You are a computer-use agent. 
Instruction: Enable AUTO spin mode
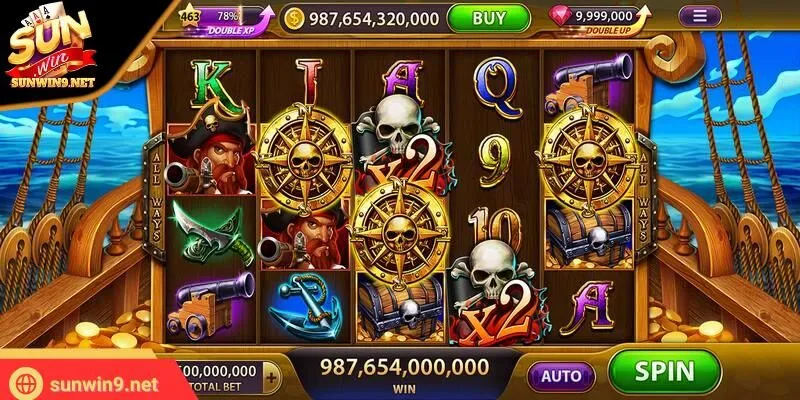[560, 375]
